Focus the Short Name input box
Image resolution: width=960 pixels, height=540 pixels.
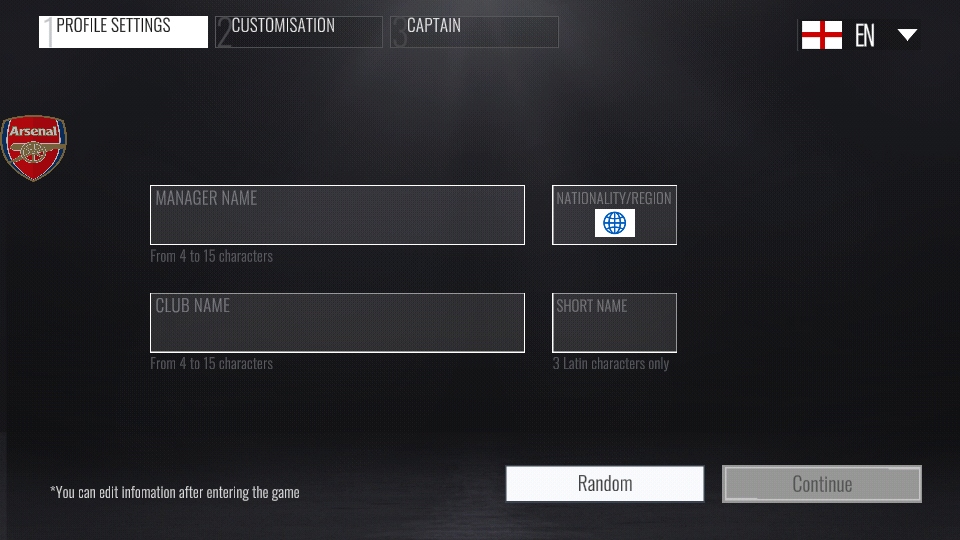point(614,323)
